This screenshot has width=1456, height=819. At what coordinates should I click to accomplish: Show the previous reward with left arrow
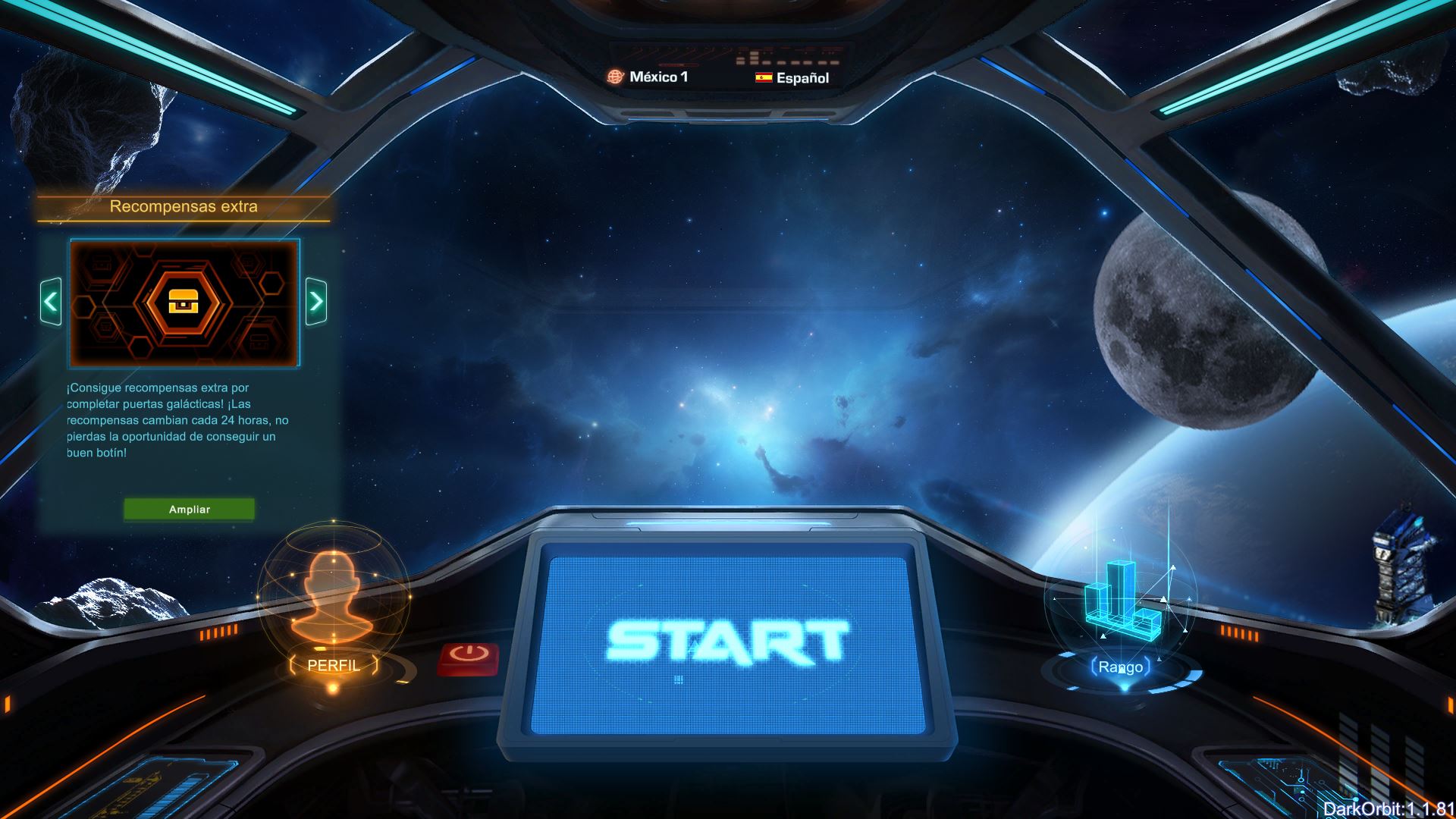[51, 302]
